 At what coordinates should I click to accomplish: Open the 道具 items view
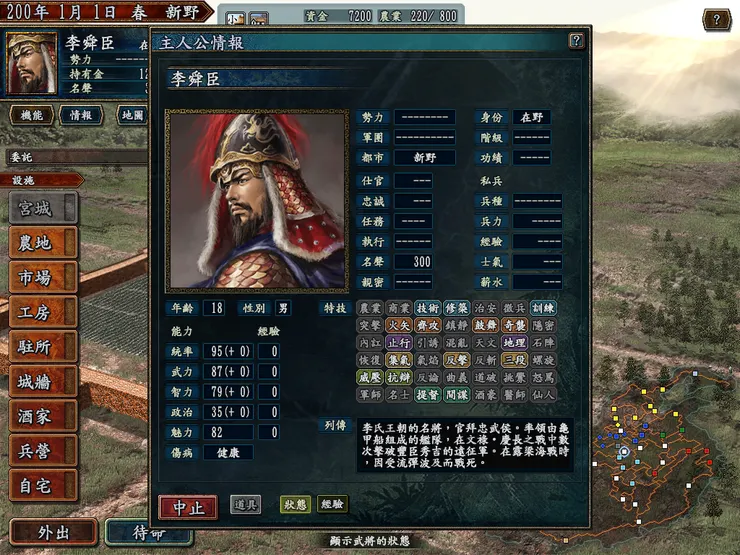pos(245,505)
